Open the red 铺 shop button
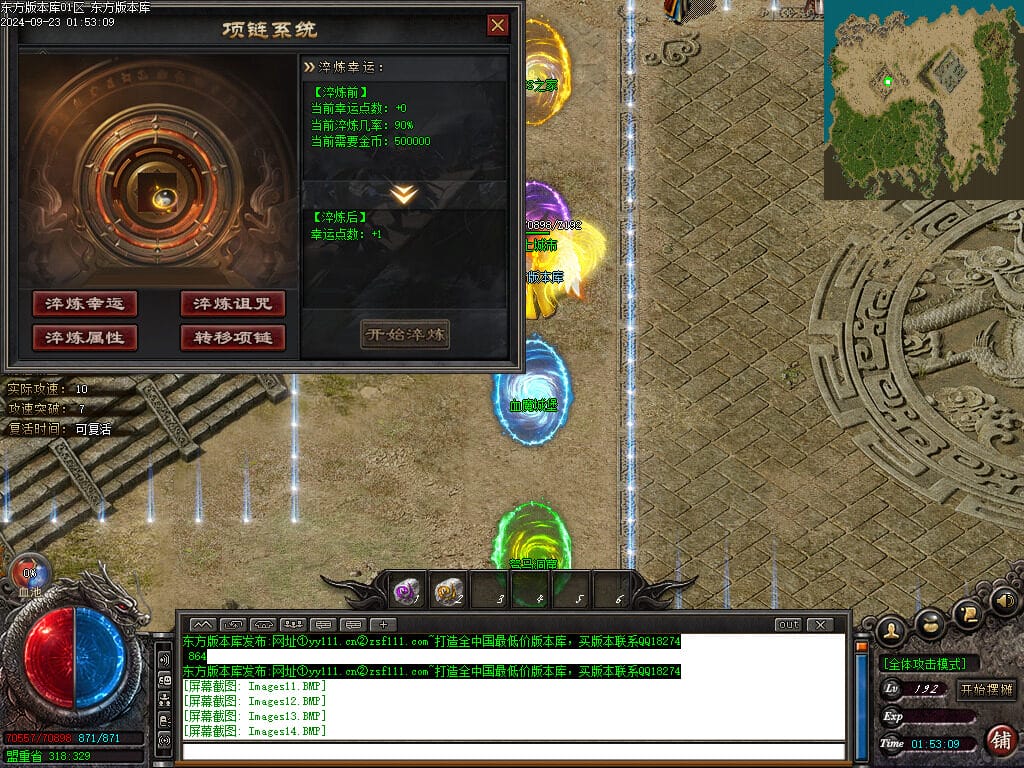 pyautogui.click(x=999, y=740)
